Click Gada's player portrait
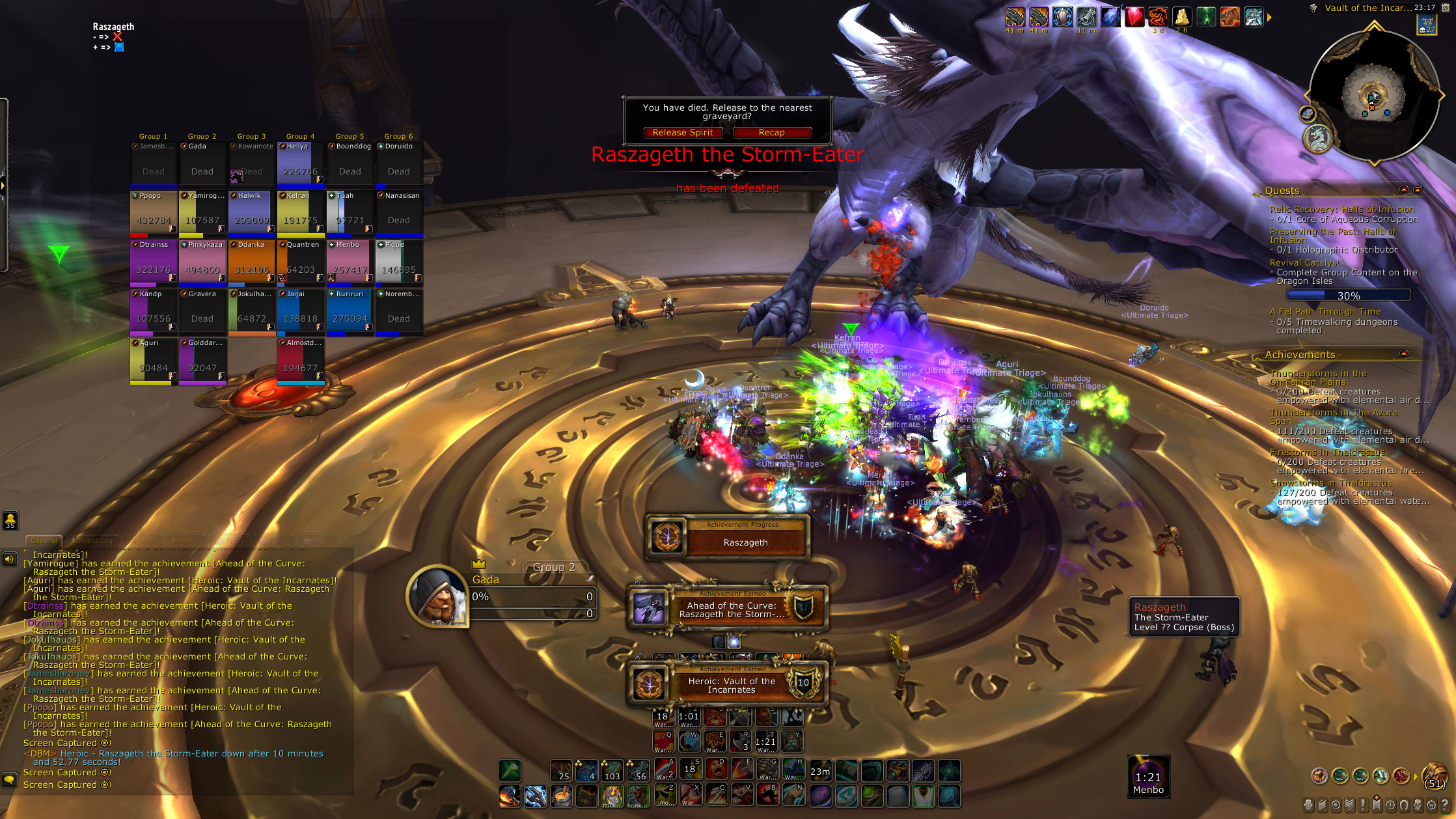This screenshot has height=819, width=1456. pos(438,596)
